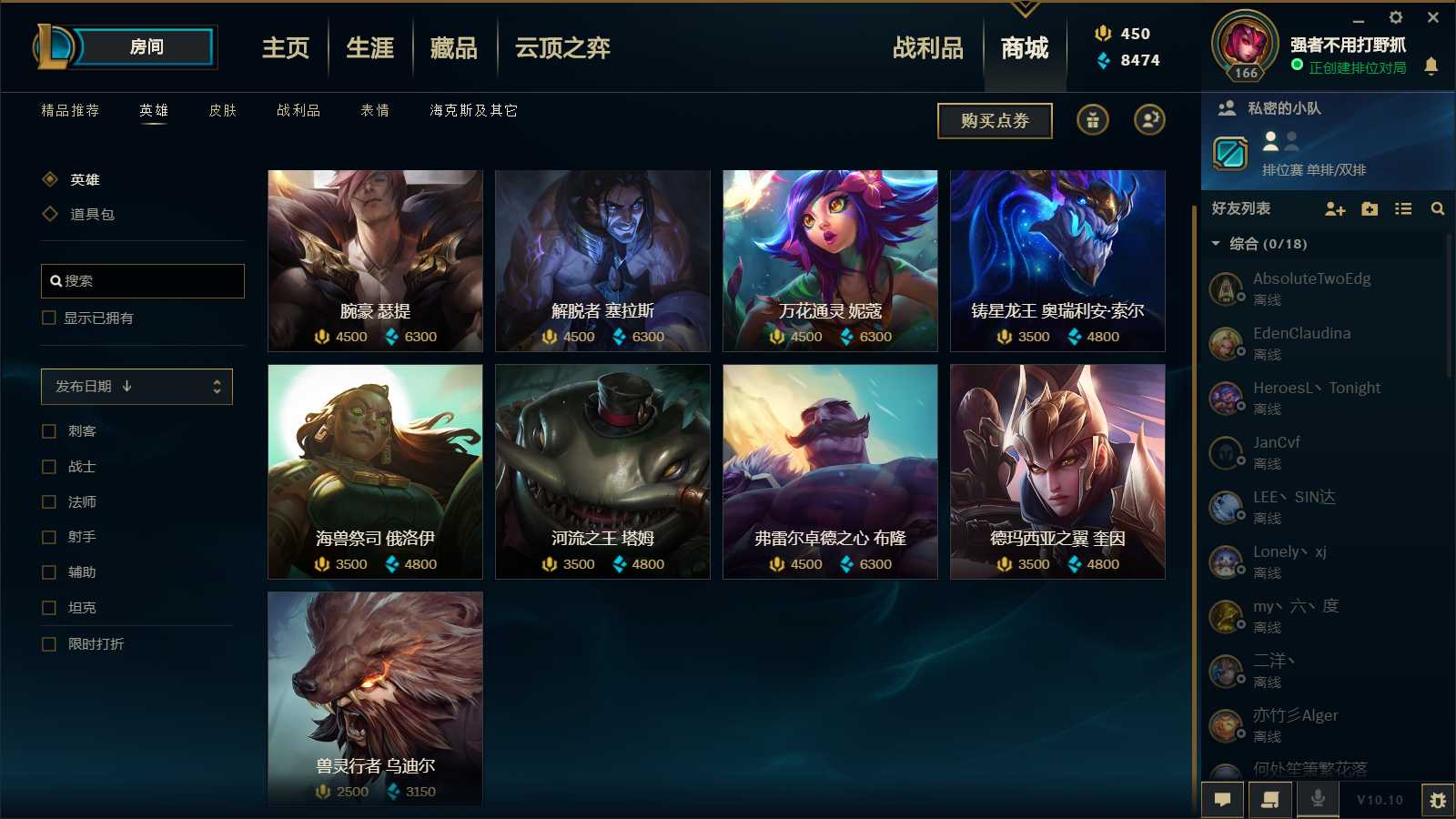Click the 房间 button at top left
The height and width of the screenshot is (819, 1456).
pyautogui.click(x=148, y=47)
